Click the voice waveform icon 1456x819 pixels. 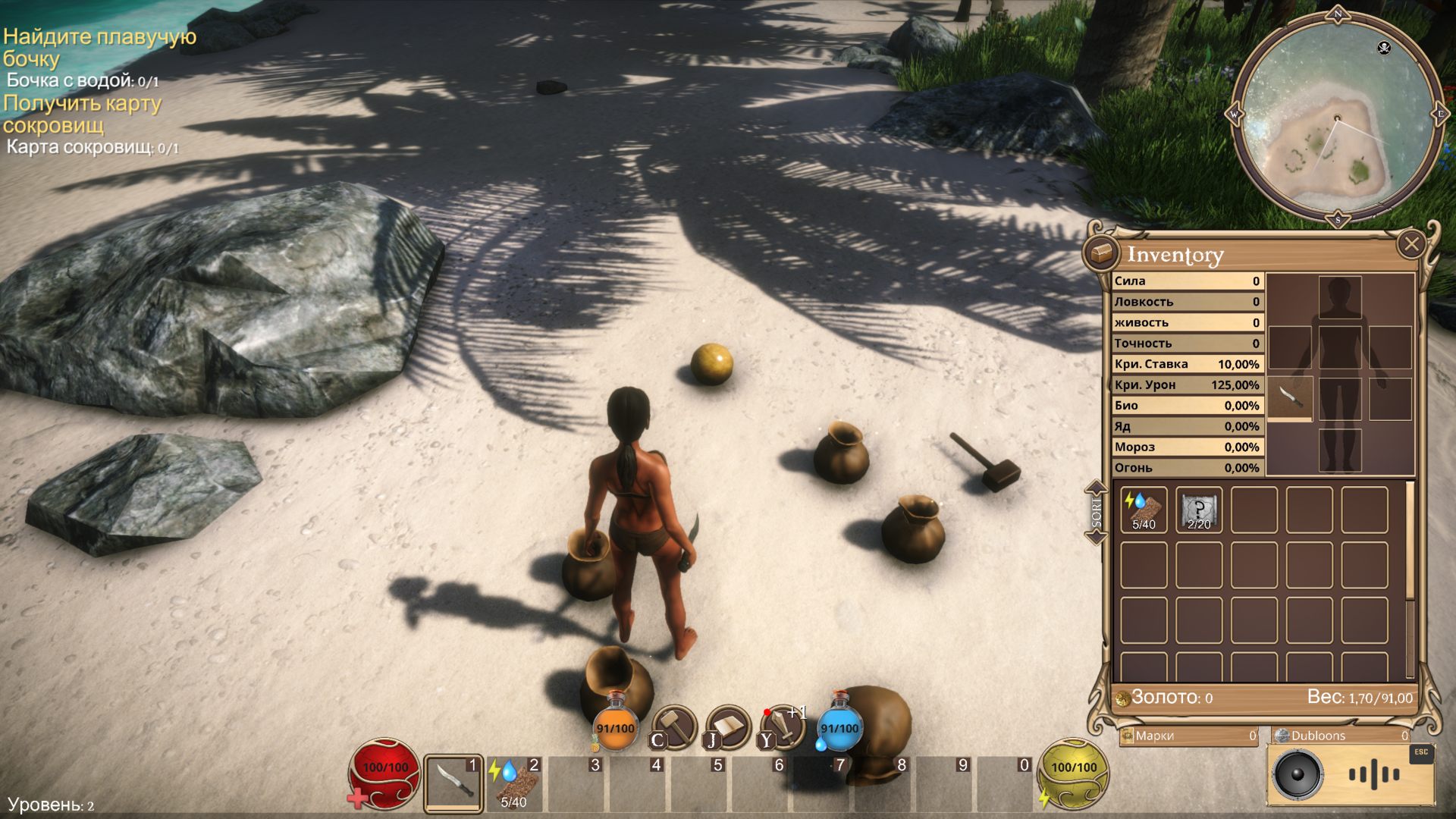pos(1373,775)
